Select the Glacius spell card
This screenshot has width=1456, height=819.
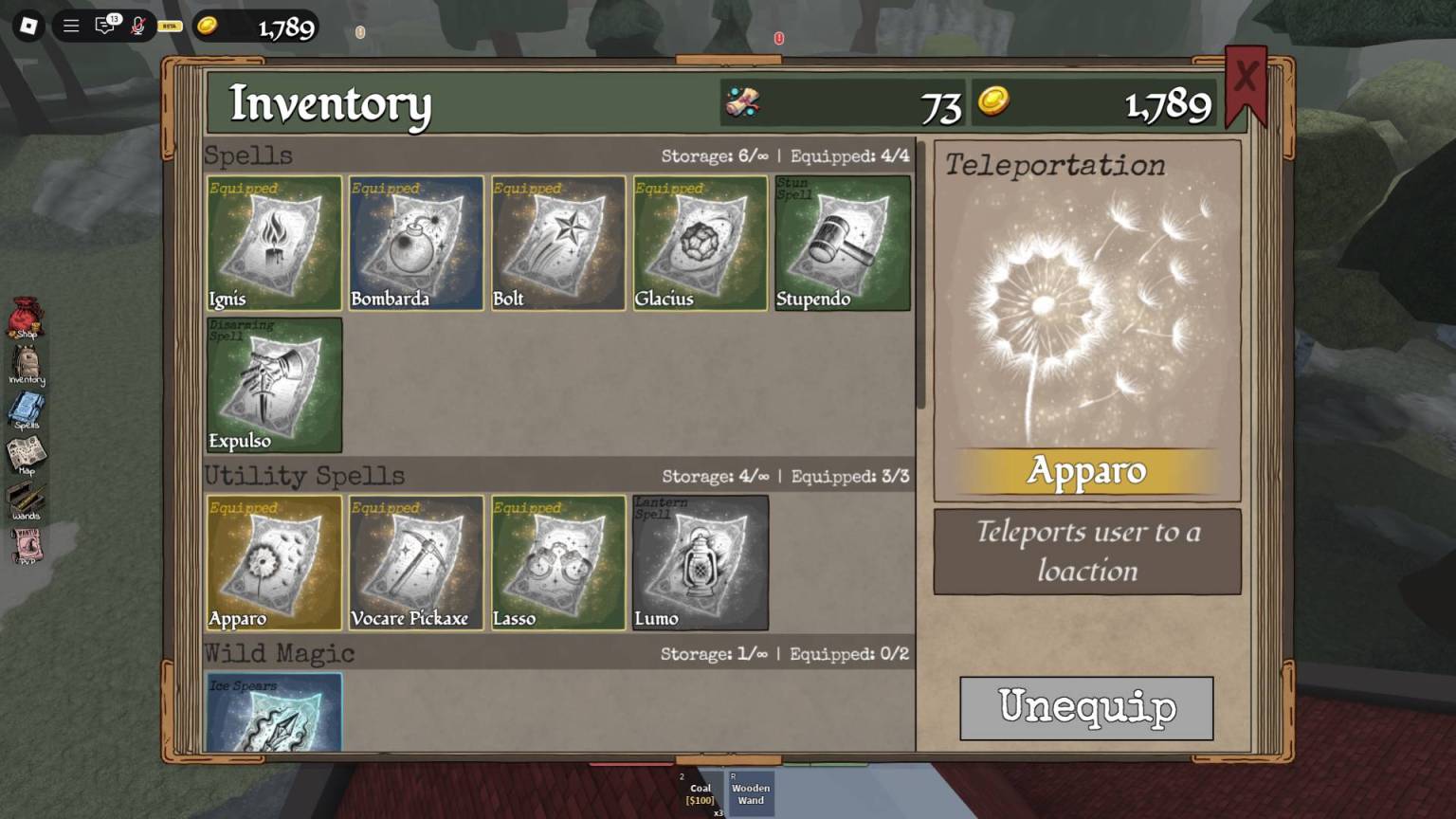click(x=701, y=243)
